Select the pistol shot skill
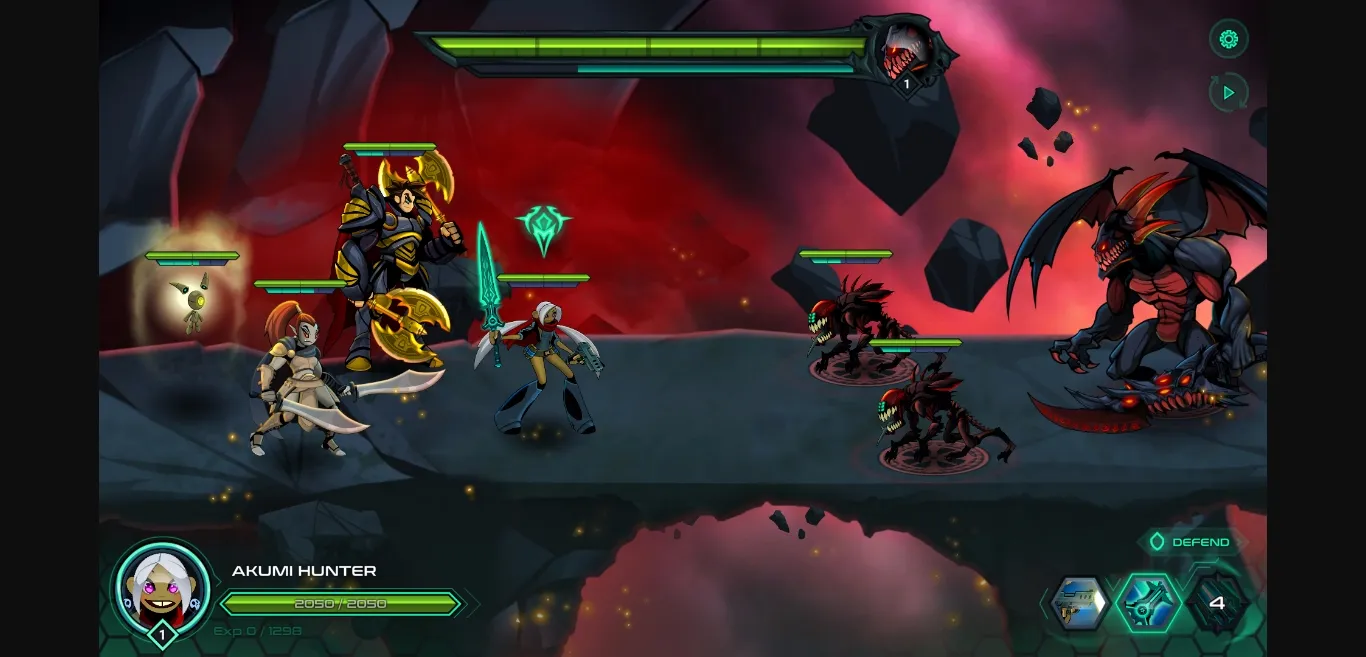This screenshot has width=1366, height=657. [1080, 603]
